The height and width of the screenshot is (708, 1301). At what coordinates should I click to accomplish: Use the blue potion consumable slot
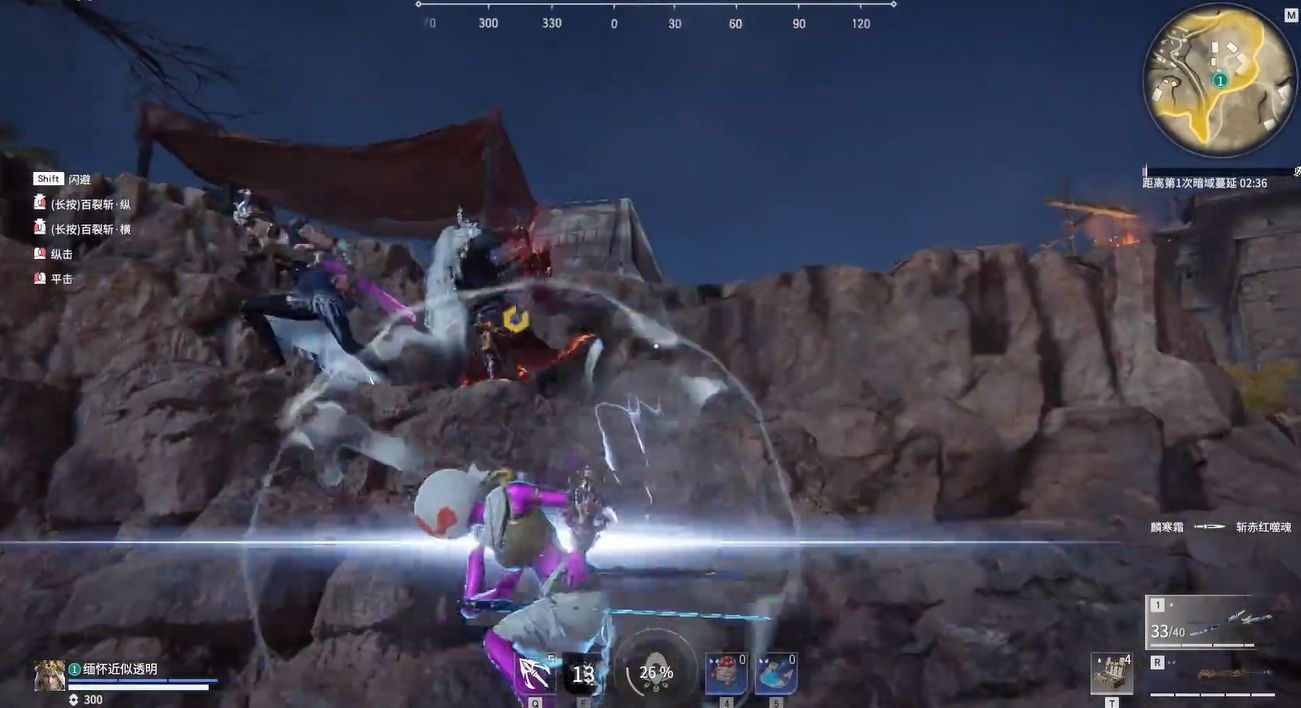pos(775,673)
